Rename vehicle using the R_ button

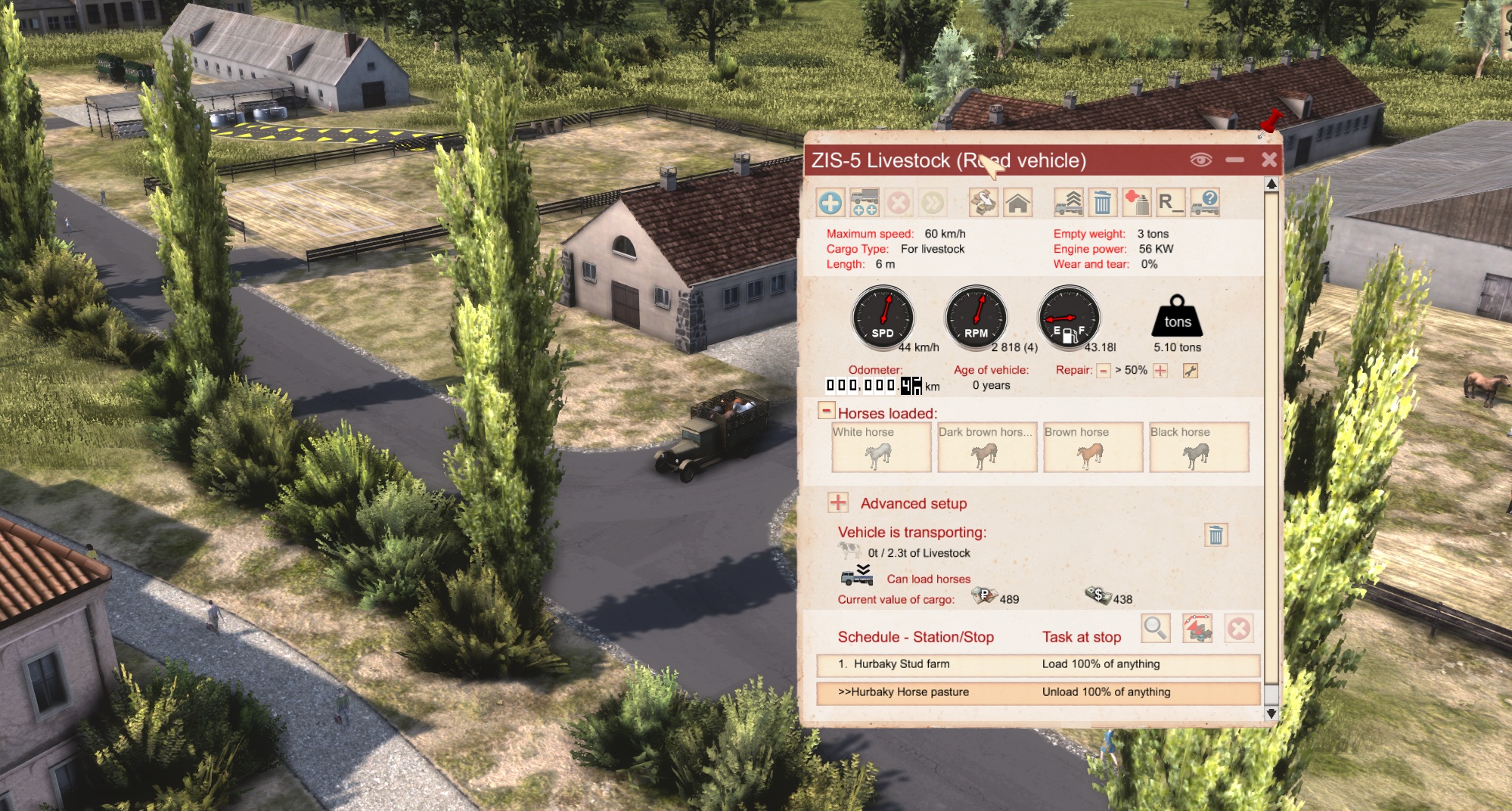point(1169,203)
